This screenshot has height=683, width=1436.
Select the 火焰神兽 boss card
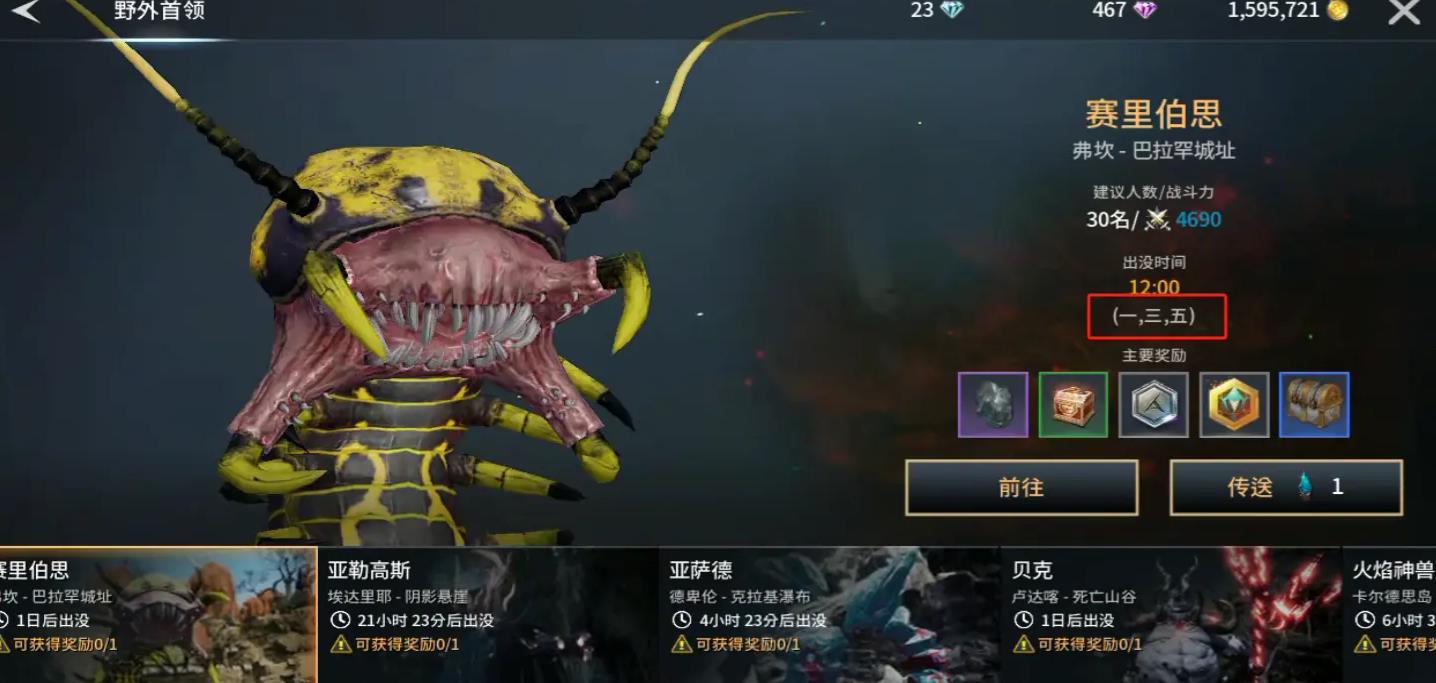(1392, 614)
